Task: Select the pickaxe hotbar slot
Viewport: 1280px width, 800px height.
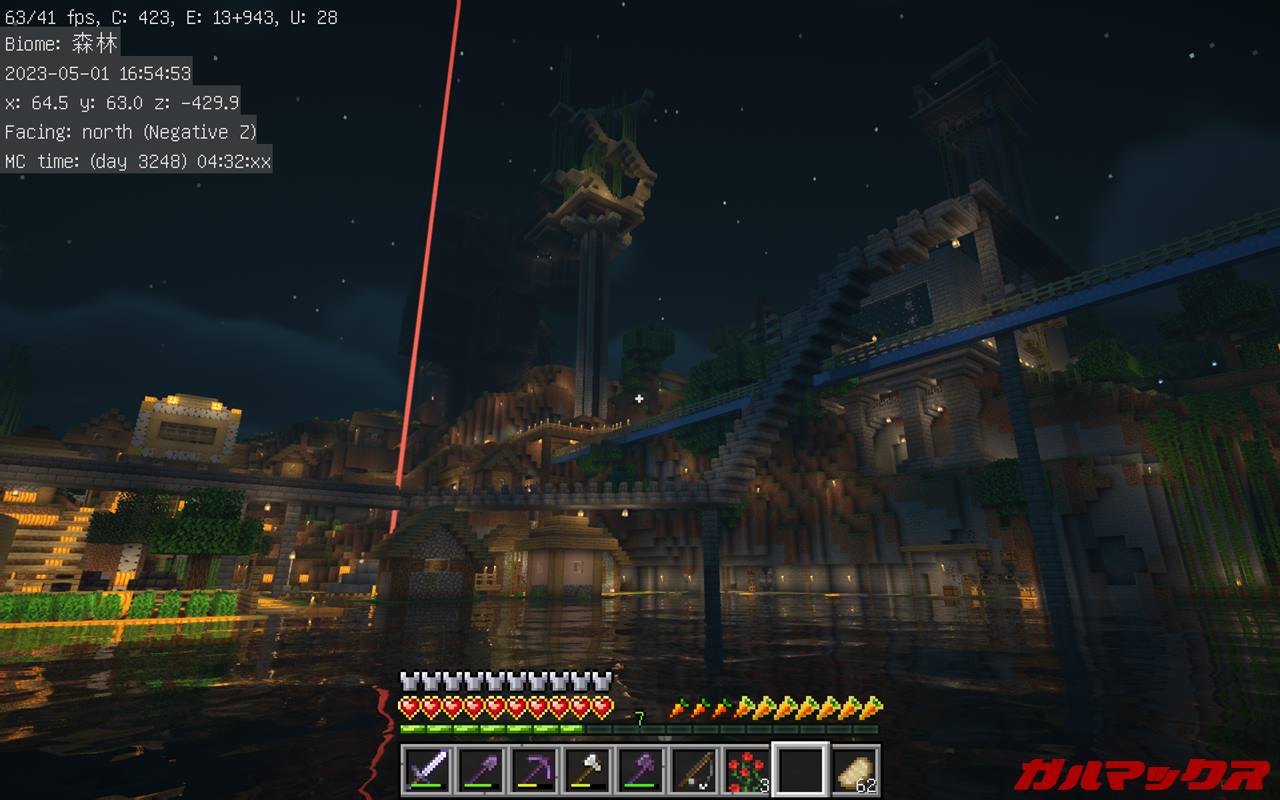Action: tap(533, 770)
